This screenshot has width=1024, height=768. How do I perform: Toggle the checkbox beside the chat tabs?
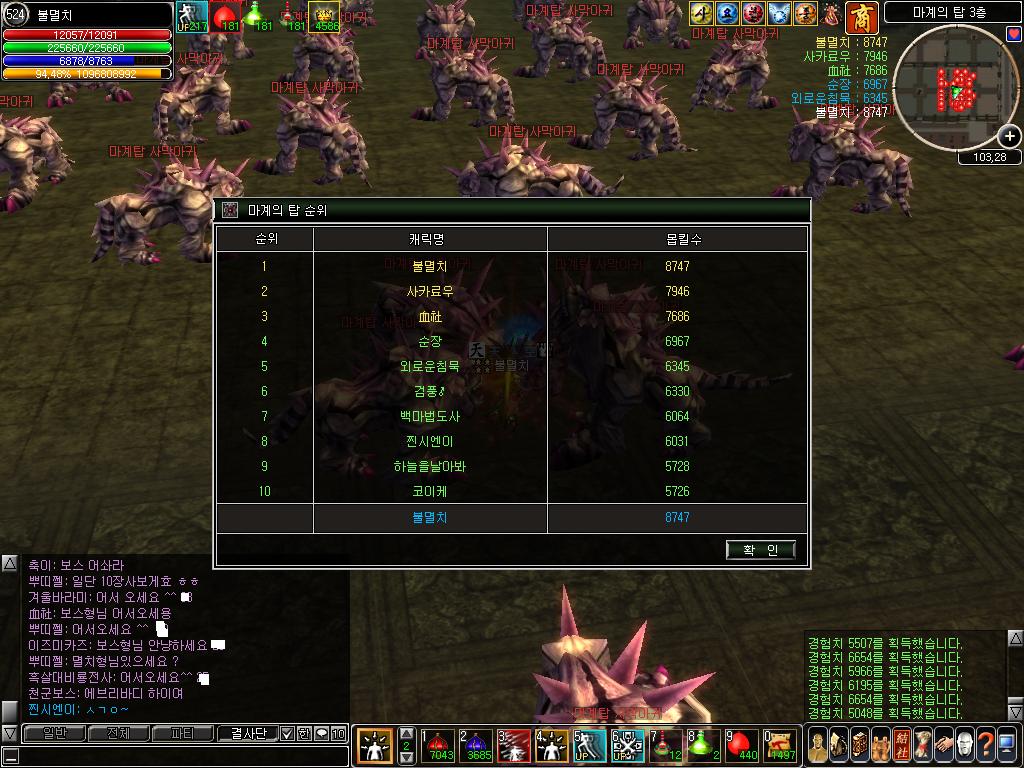coord(288,734)
